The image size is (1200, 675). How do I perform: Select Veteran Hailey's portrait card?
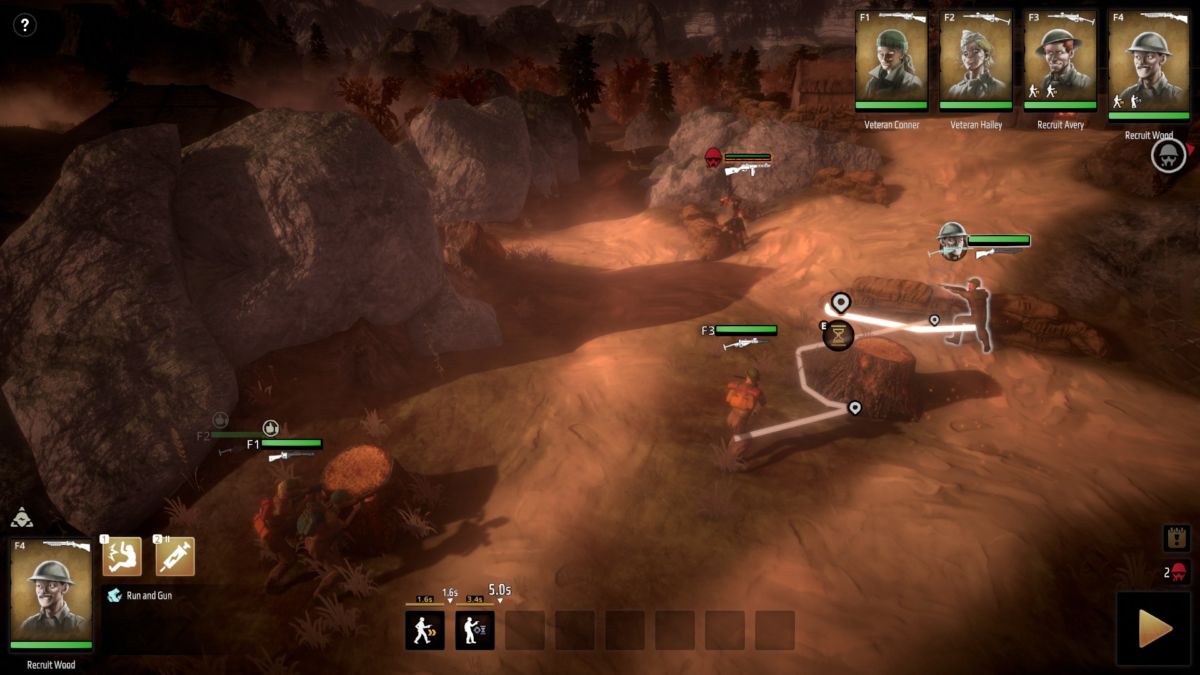click(975, 61)
